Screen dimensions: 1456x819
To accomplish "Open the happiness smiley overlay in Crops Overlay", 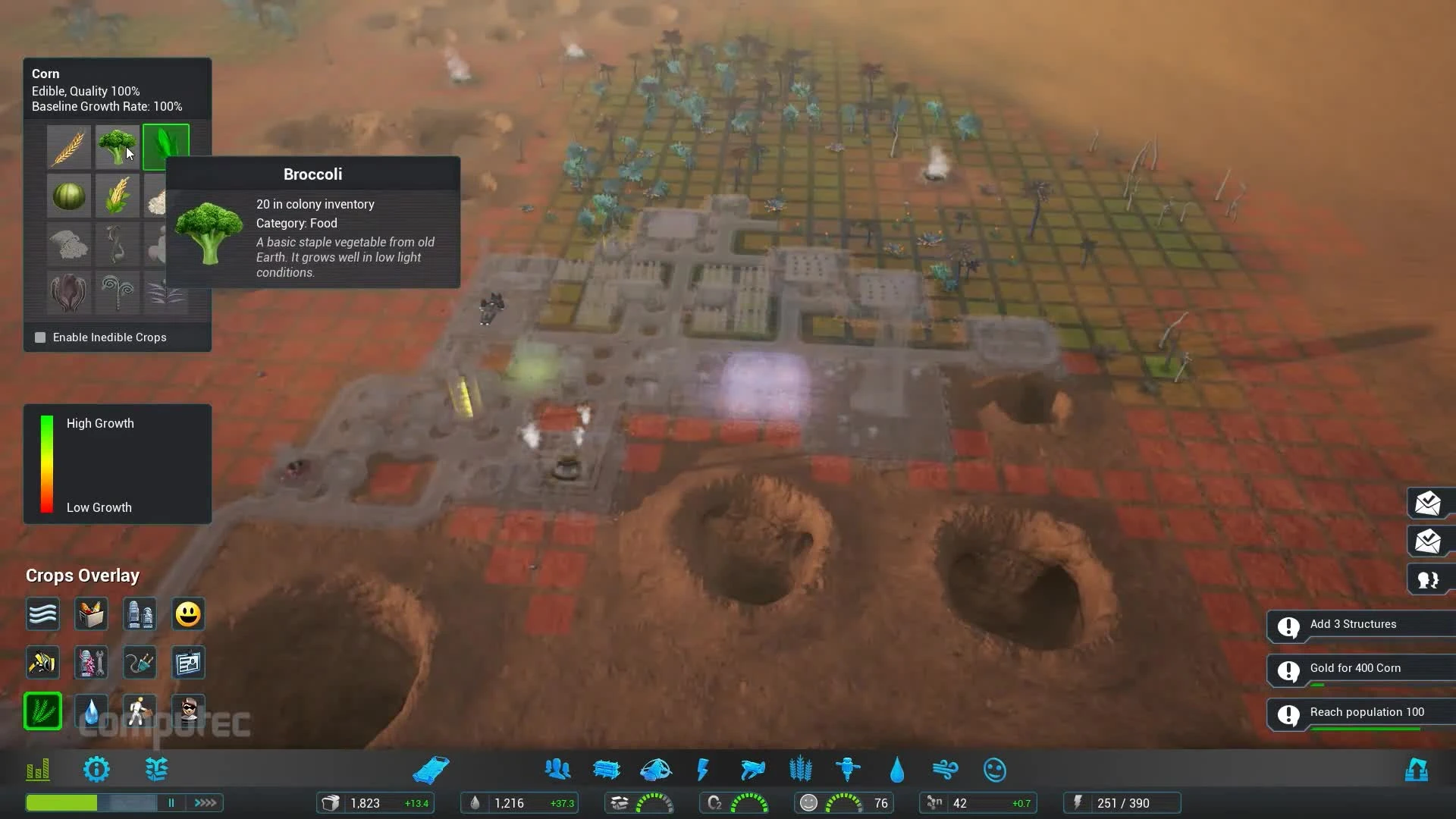I will click(x=187, y=613).
